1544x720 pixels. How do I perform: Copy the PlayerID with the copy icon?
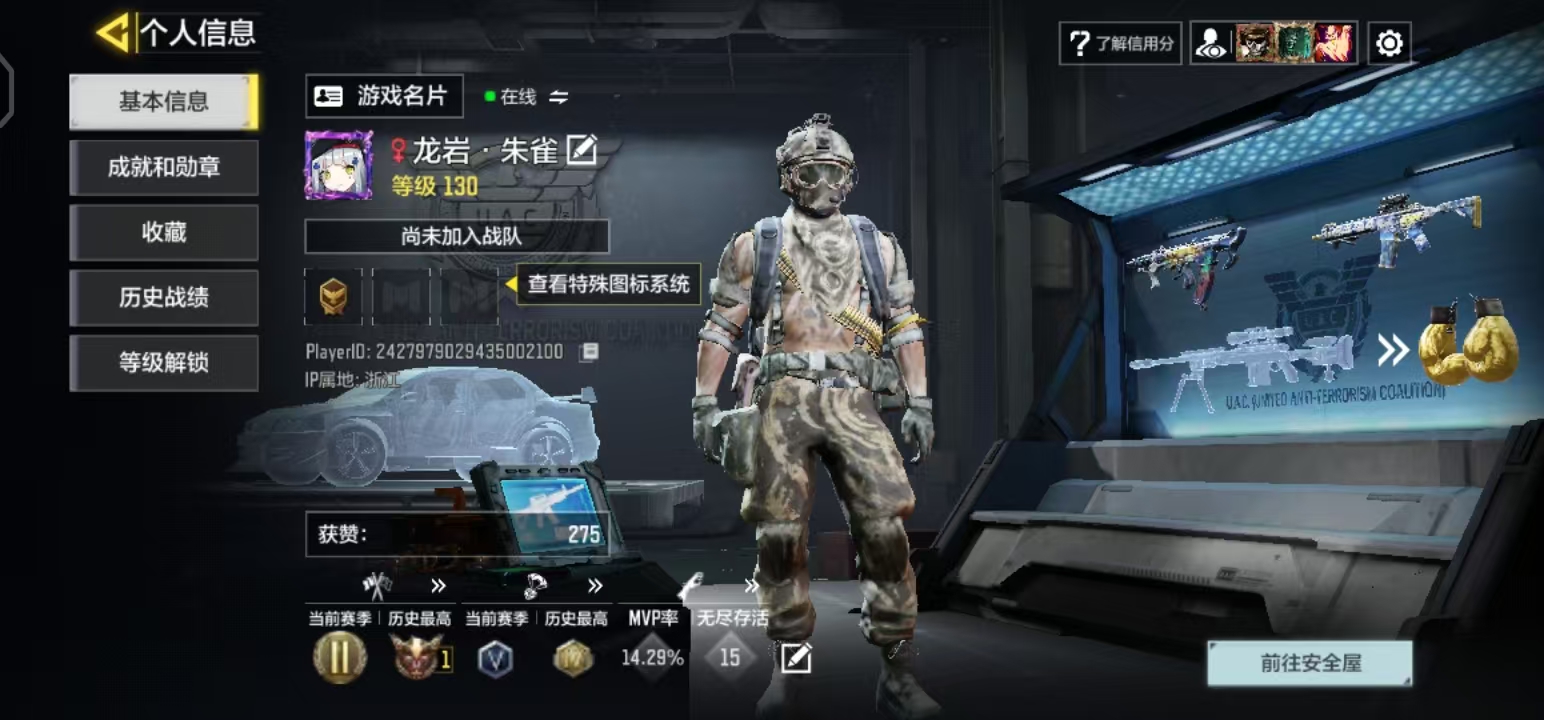[x=590, y=352]
